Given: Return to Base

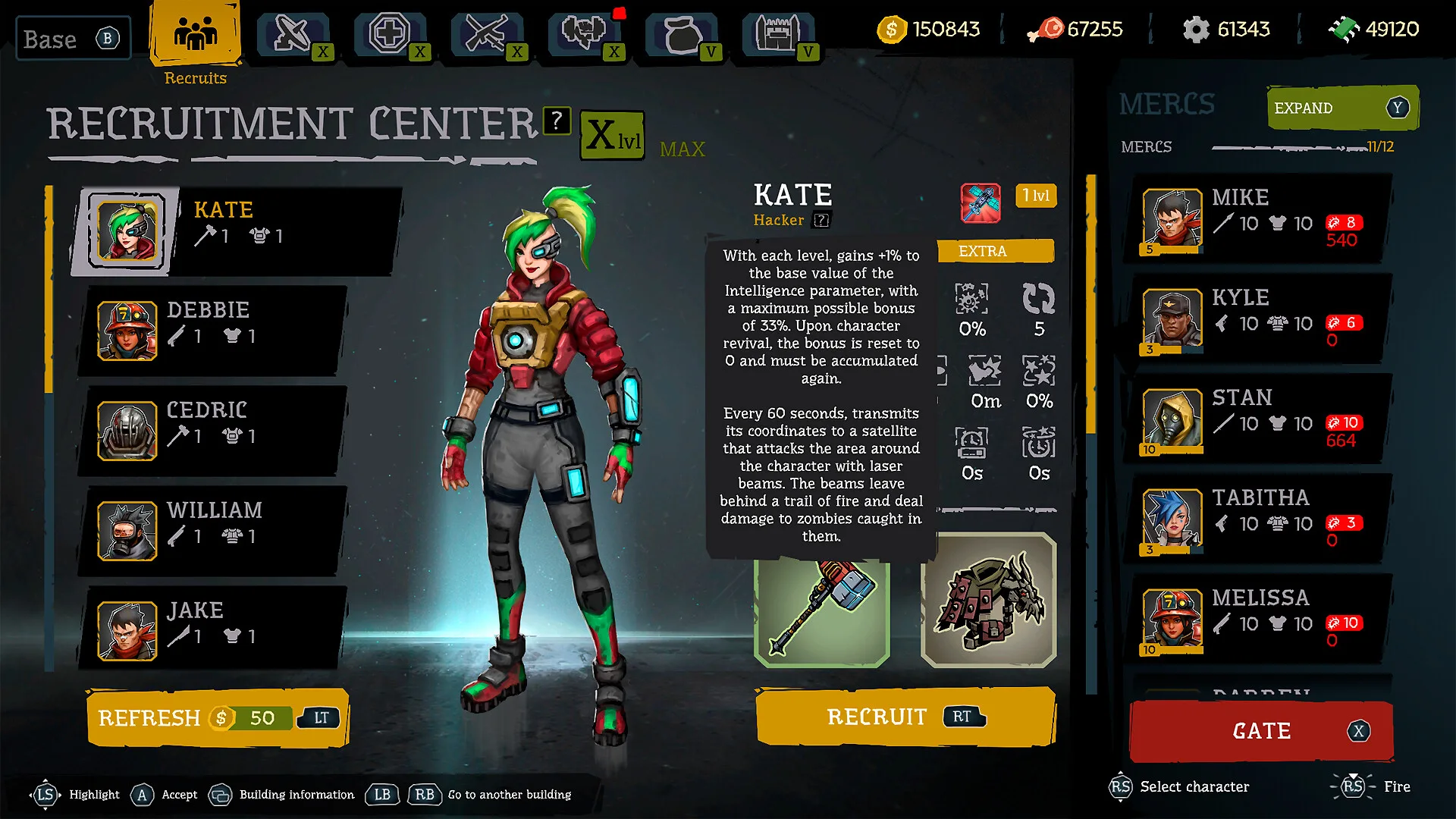Looking at the screenshot, I should pos(72,39).
